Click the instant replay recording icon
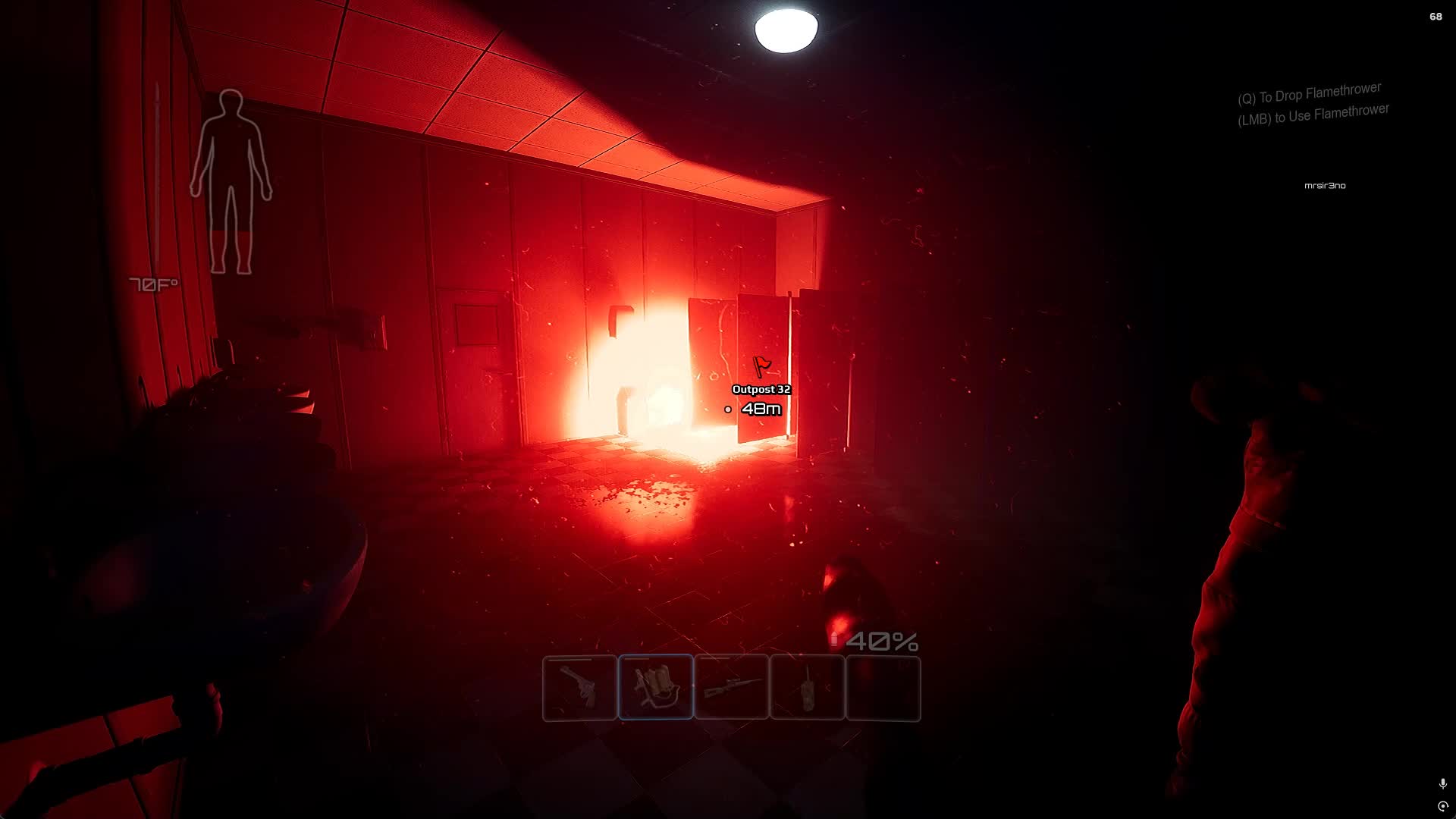Viewport: 1456px width, 819px height. (x=1442, y=806)
